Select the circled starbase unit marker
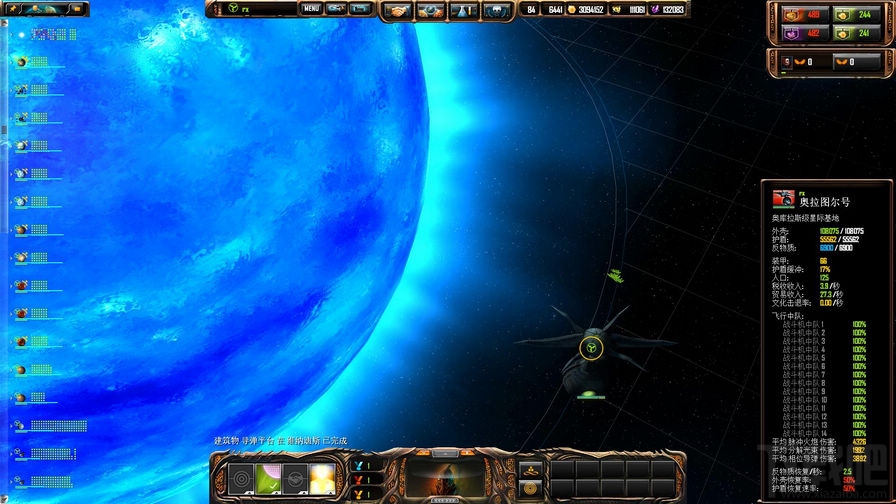The width and height of the screenshot is (896, 504). coord(591,348)
